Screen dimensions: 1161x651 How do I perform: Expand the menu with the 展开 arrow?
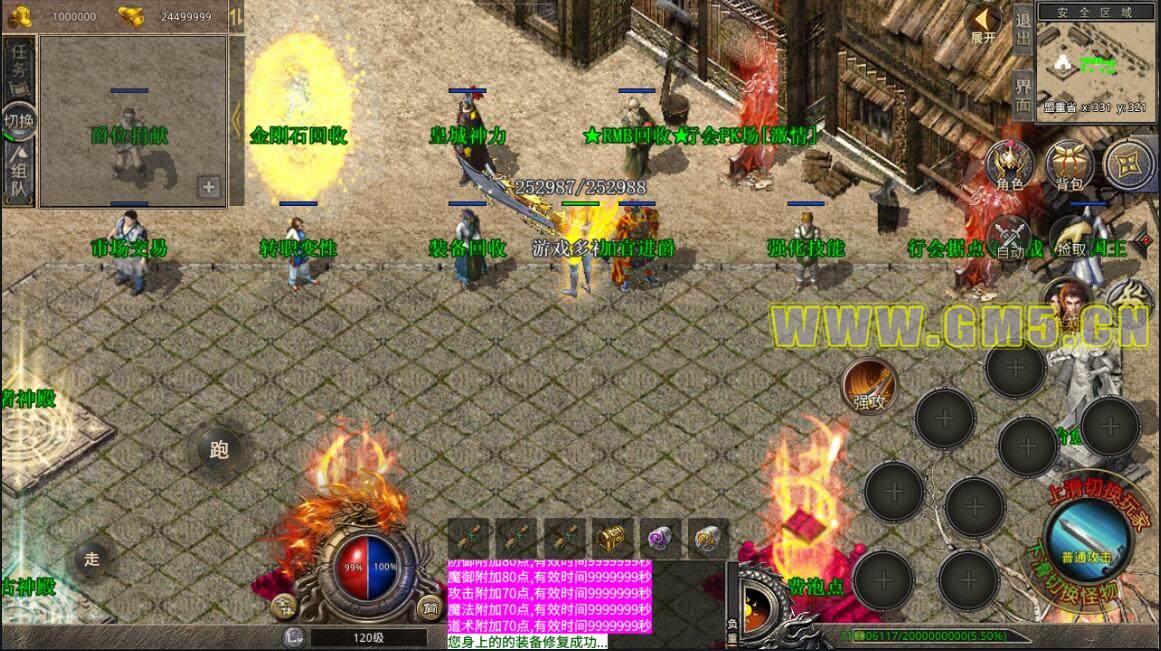984,24
